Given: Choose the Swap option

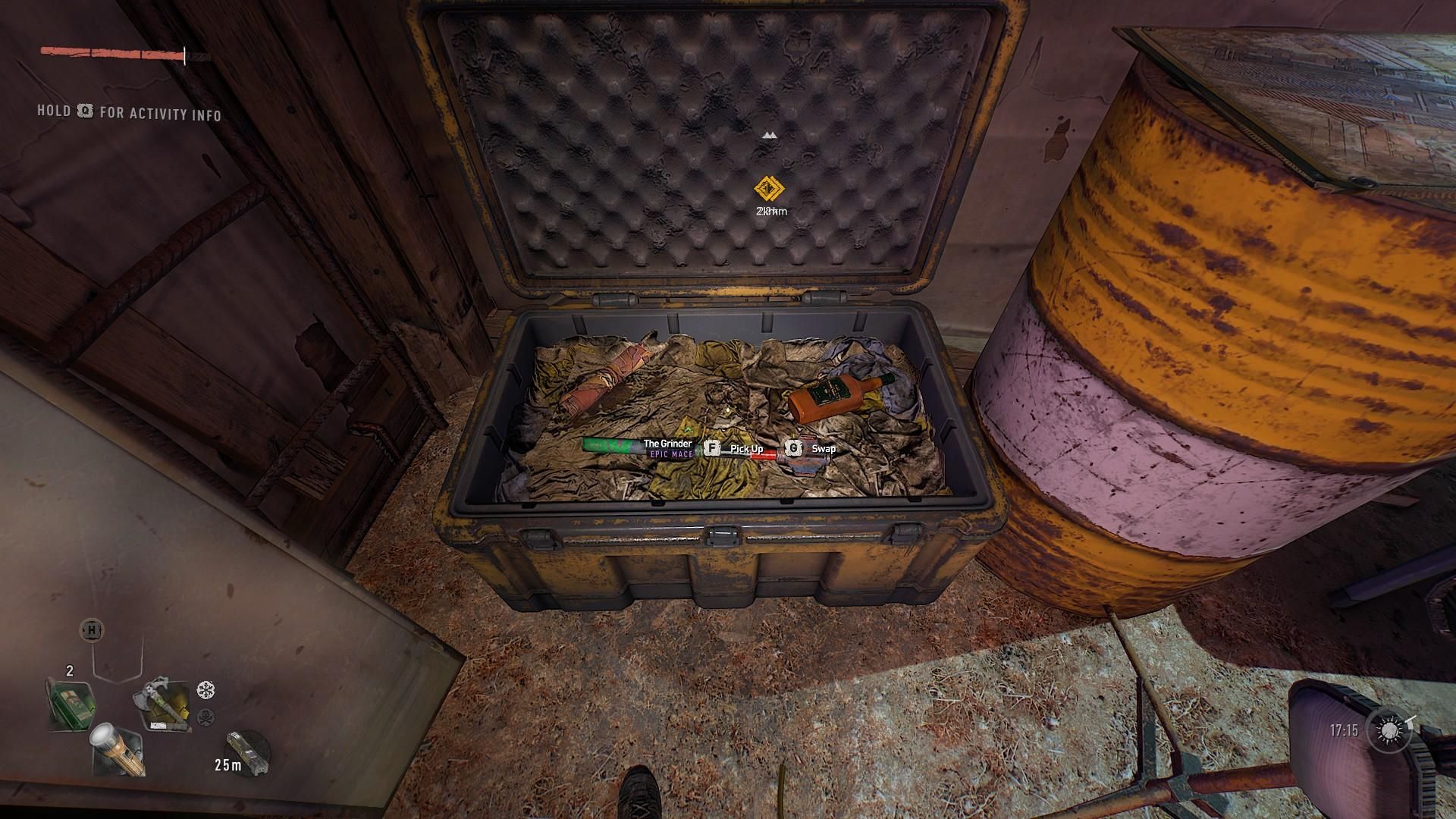Looking at the screenshot, I should point(823,449).
